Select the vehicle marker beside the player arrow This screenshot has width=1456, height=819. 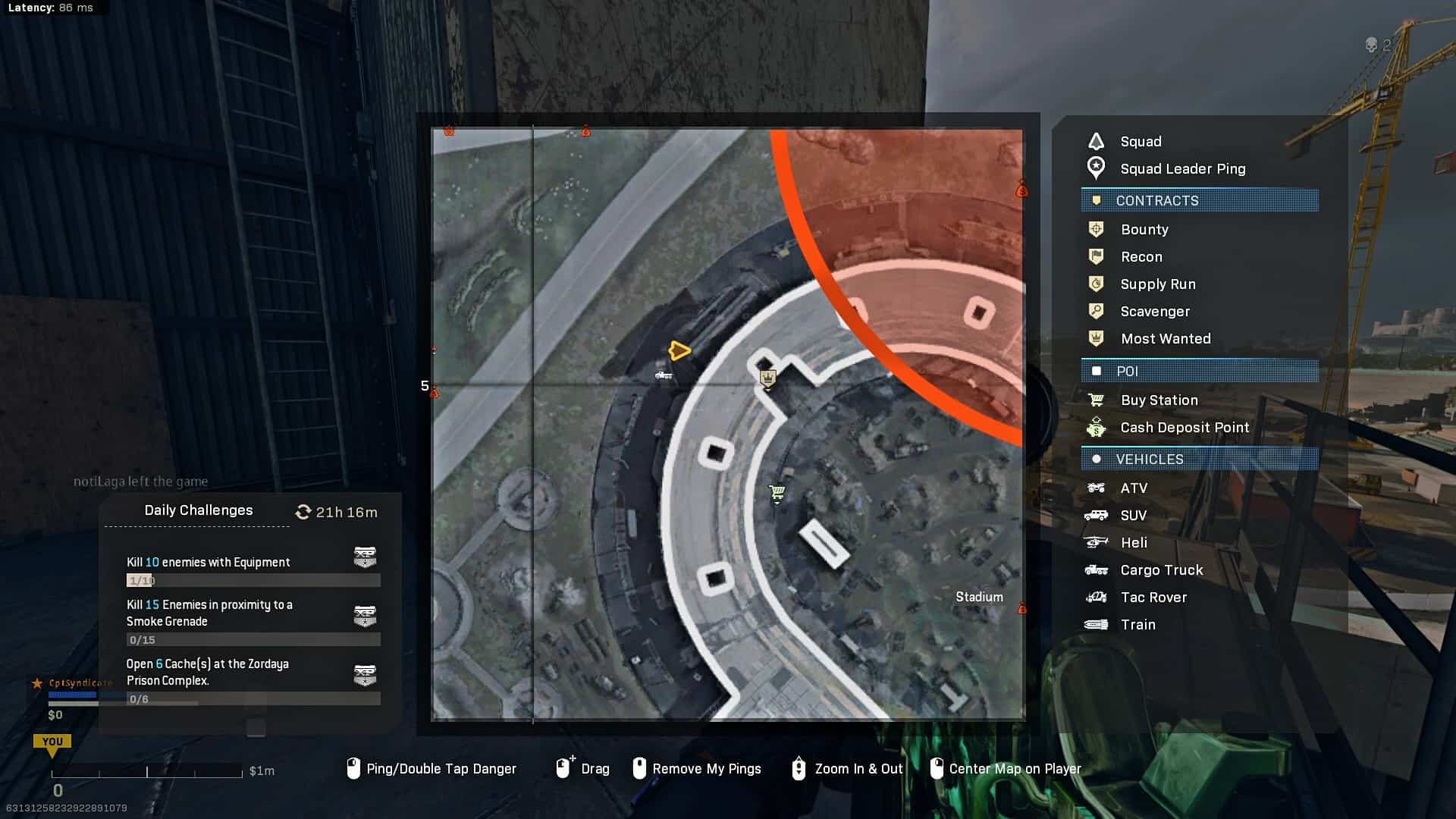pyautogui.click(x=664, y=375)
